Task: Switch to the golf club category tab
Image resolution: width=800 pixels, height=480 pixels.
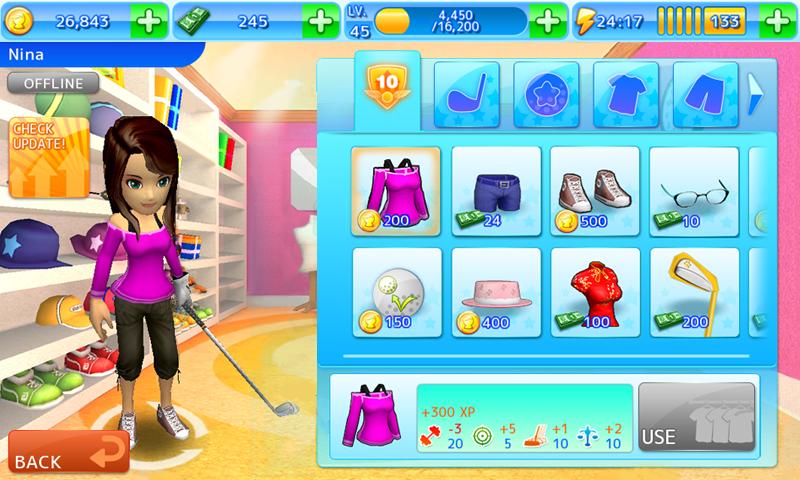Action: pyautogui.click(x=467, y=94)
